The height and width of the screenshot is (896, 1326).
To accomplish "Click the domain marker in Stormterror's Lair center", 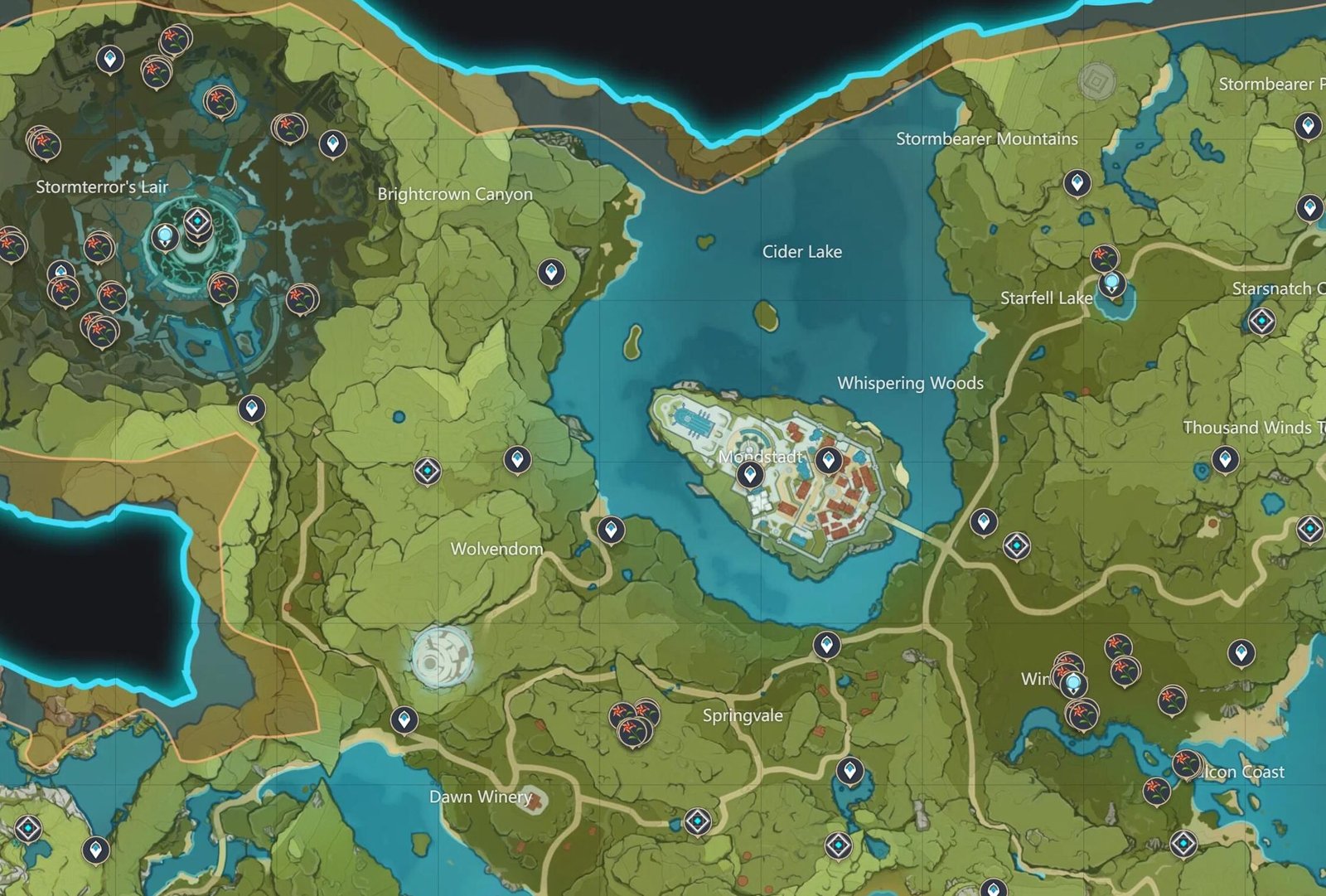I will 197,221.
